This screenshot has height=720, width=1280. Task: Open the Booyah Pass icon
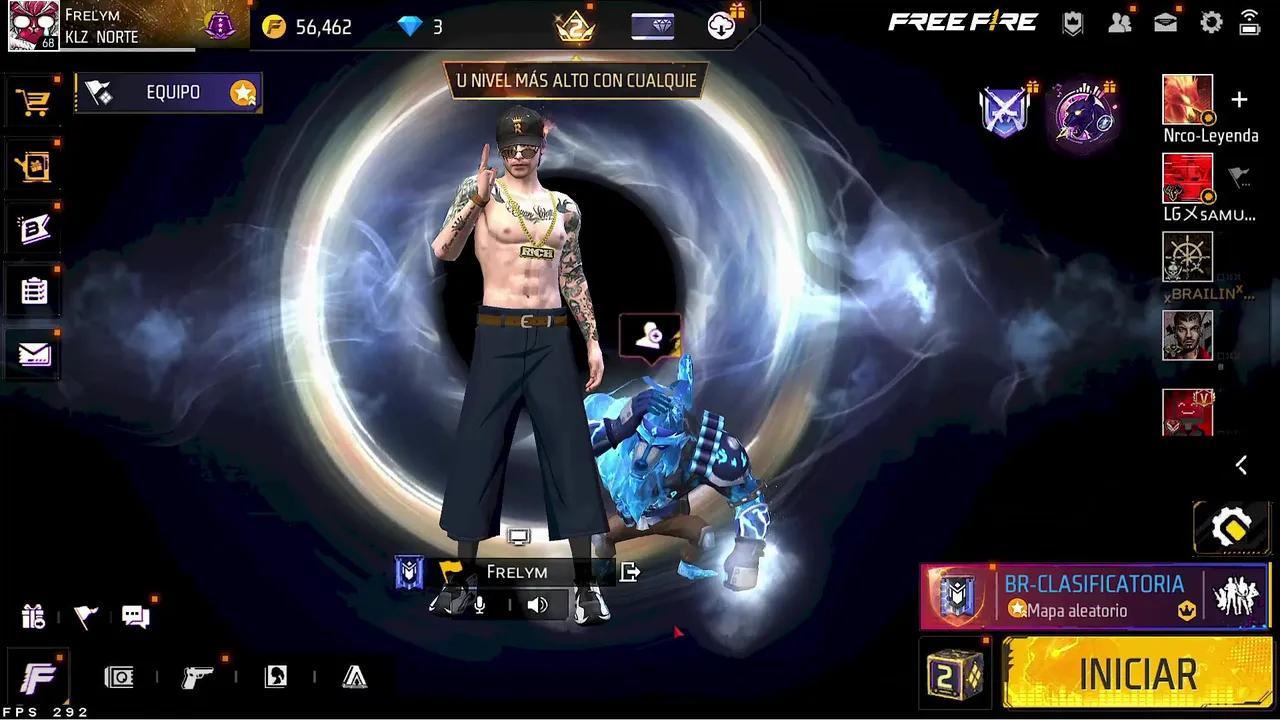pyautogui.click(x=33, y=228)
